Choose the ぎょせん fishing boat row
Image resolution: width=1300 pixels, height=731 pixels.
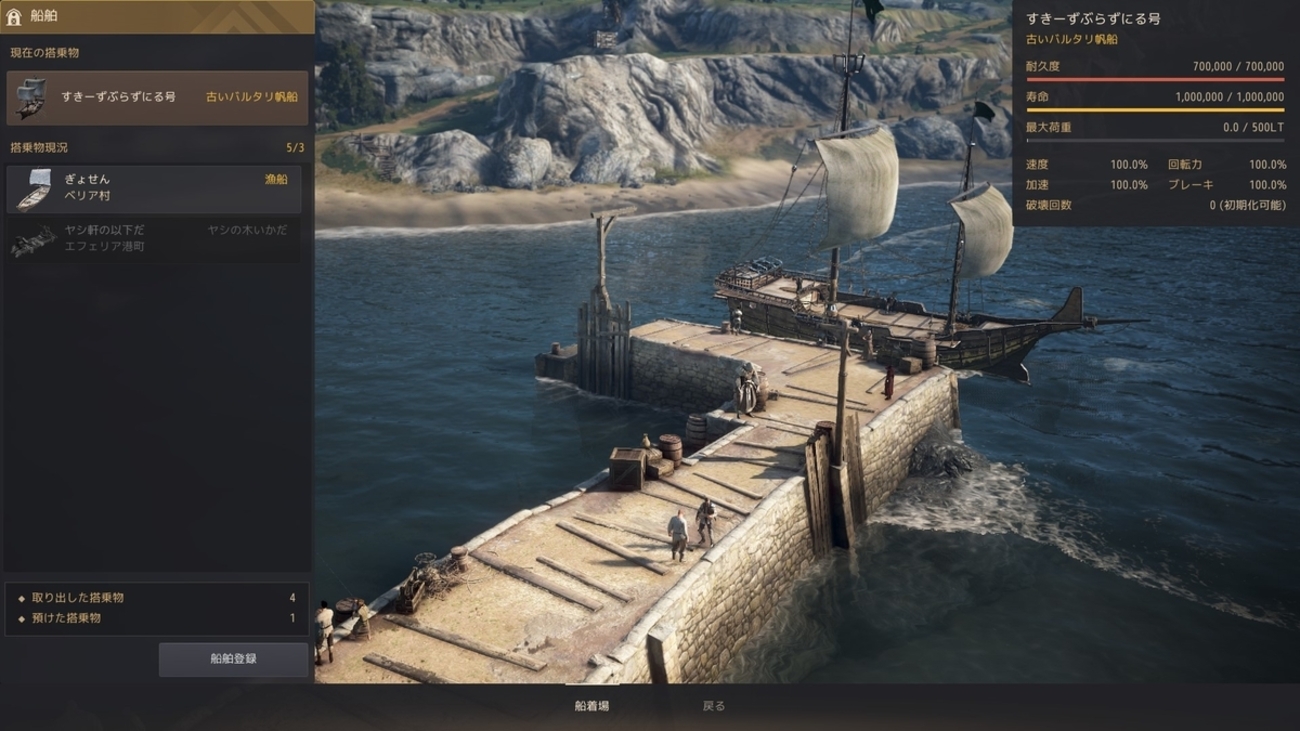[154, 189]
